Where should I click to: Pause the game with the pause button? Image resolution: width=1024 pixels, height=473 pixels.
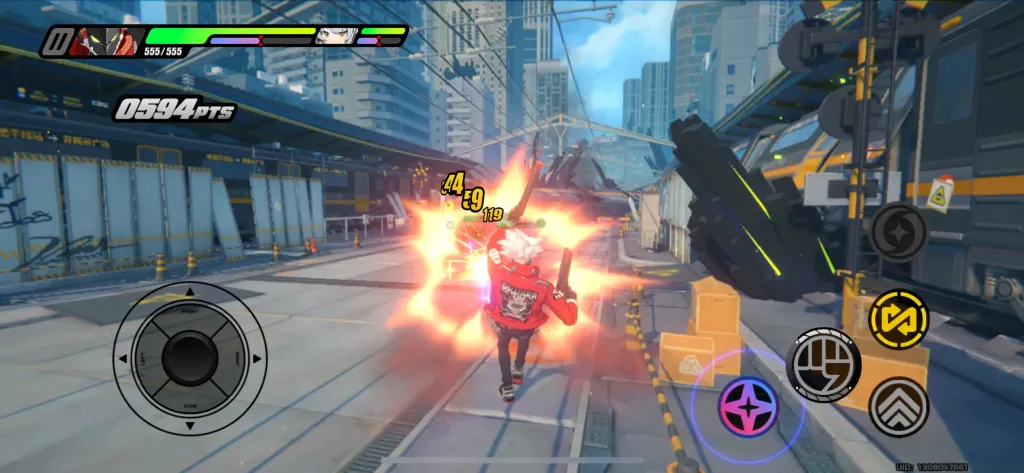point(56,43)
